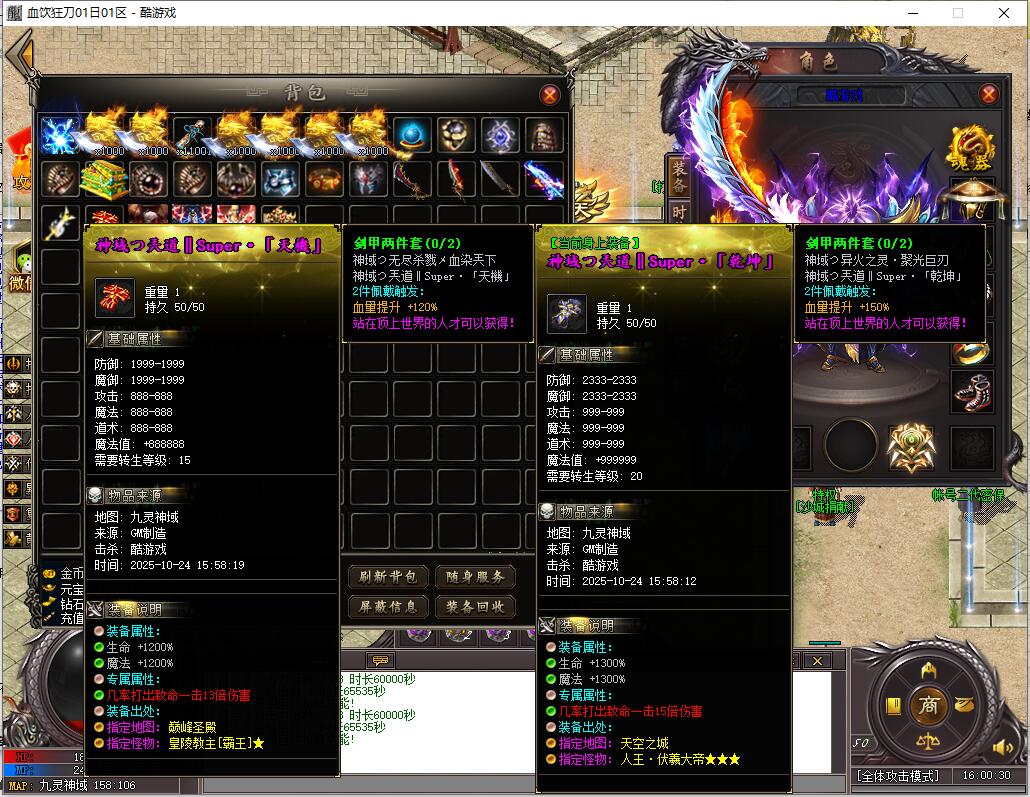Toggle the sound speaker icon
This screenshot has width=1030, height=797.
1002,747
